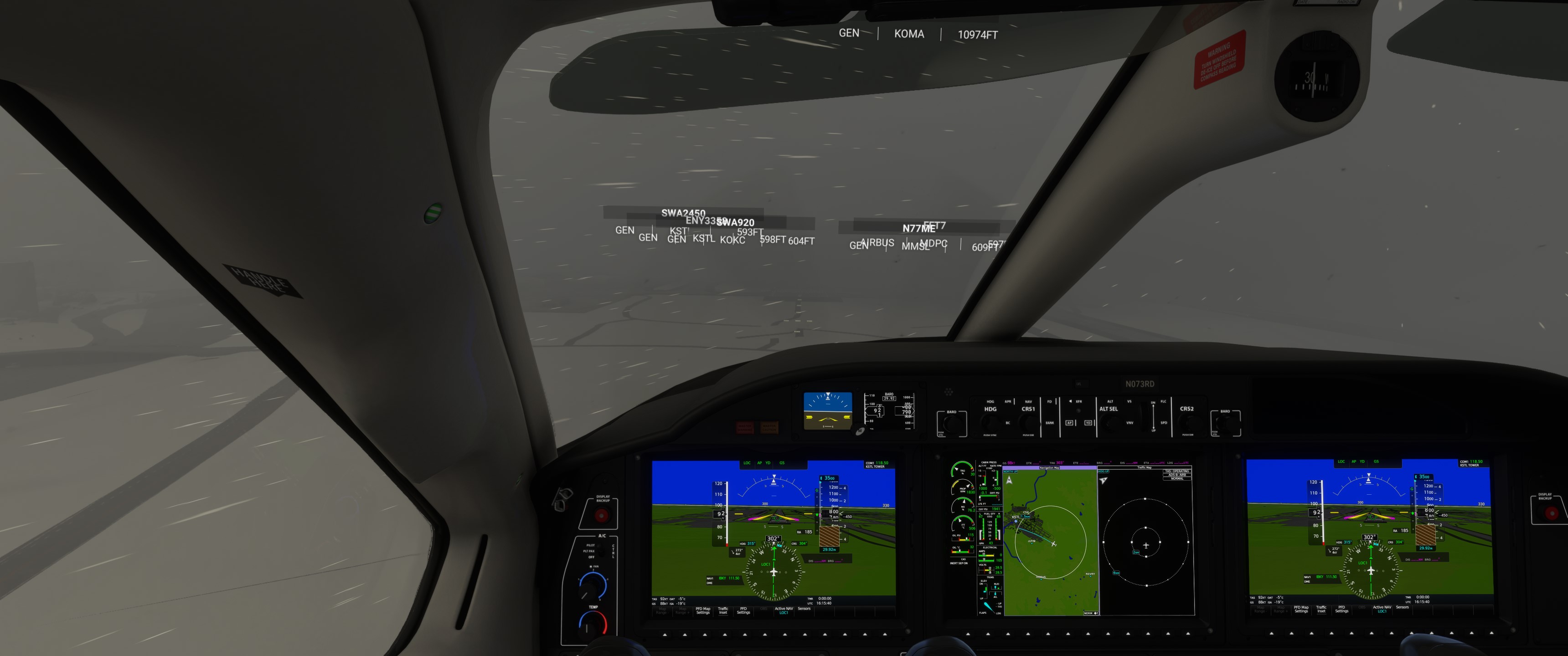Screen dimensions: 1568x656
Task: Open the PFD Map Settings softkey menu
Action: 703,610
